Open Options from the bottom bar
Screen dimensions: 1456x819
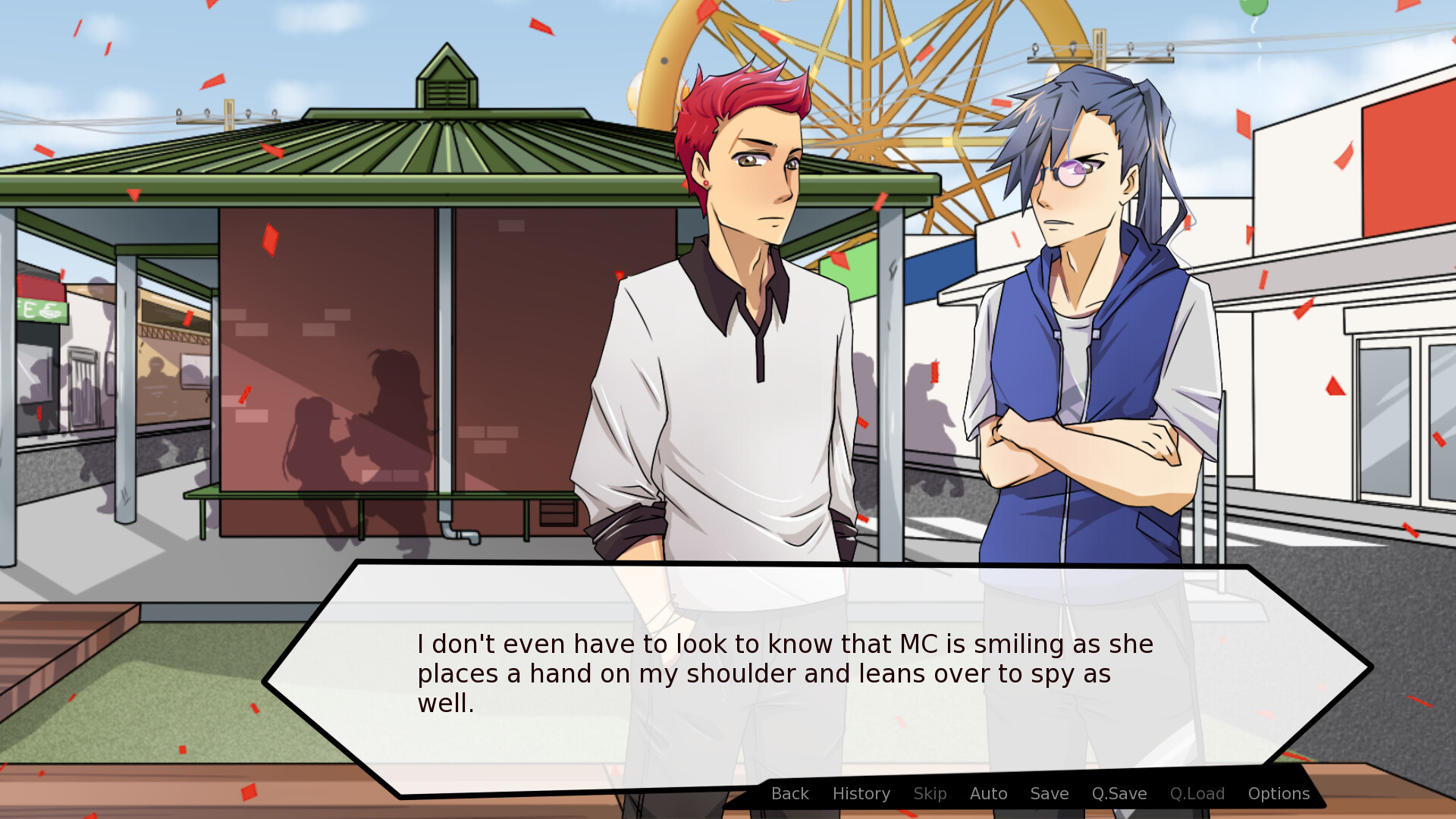coord(1278,793)
